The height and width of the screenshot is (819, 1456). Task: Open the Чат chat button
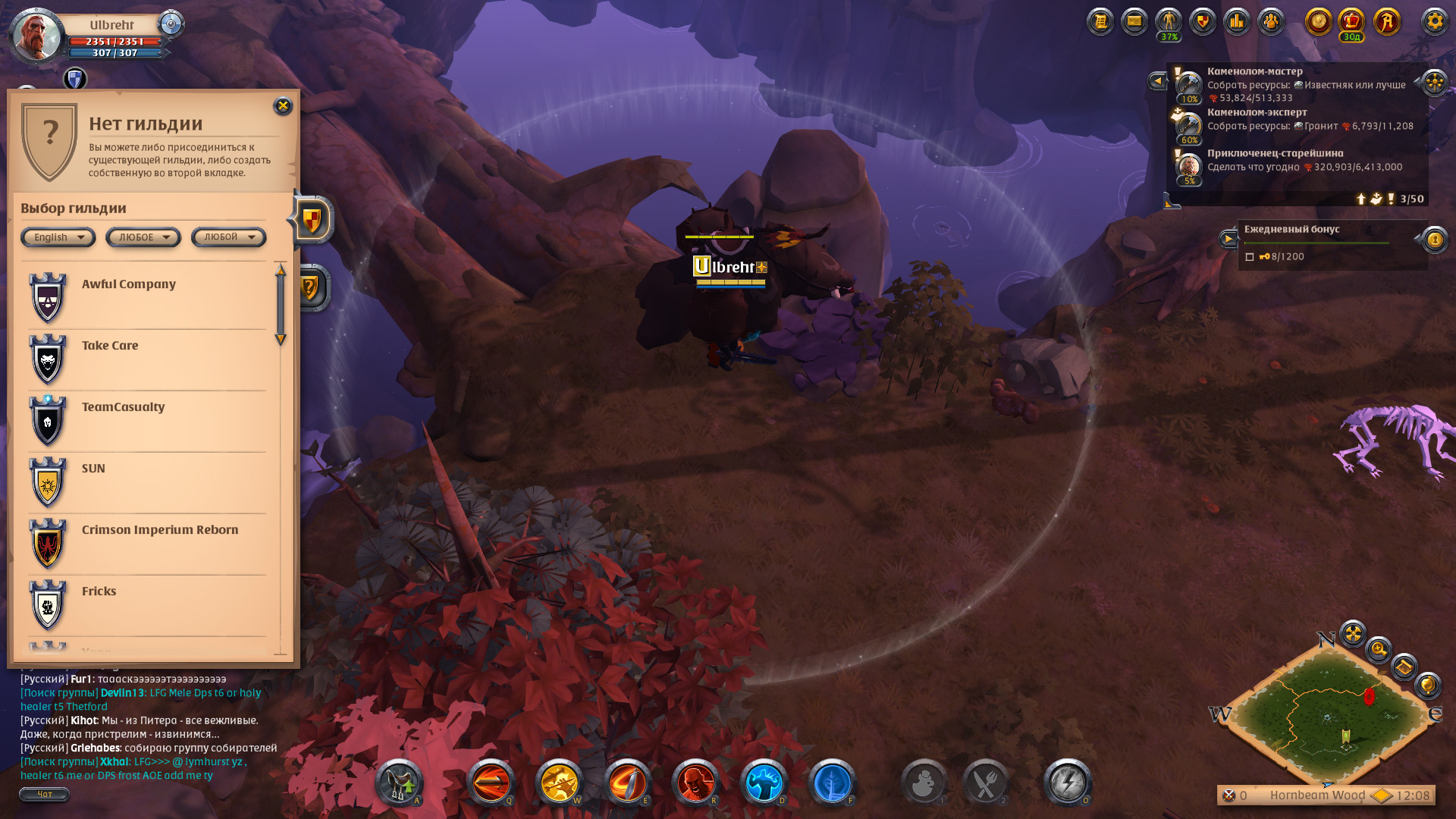(x=44, y=794)
